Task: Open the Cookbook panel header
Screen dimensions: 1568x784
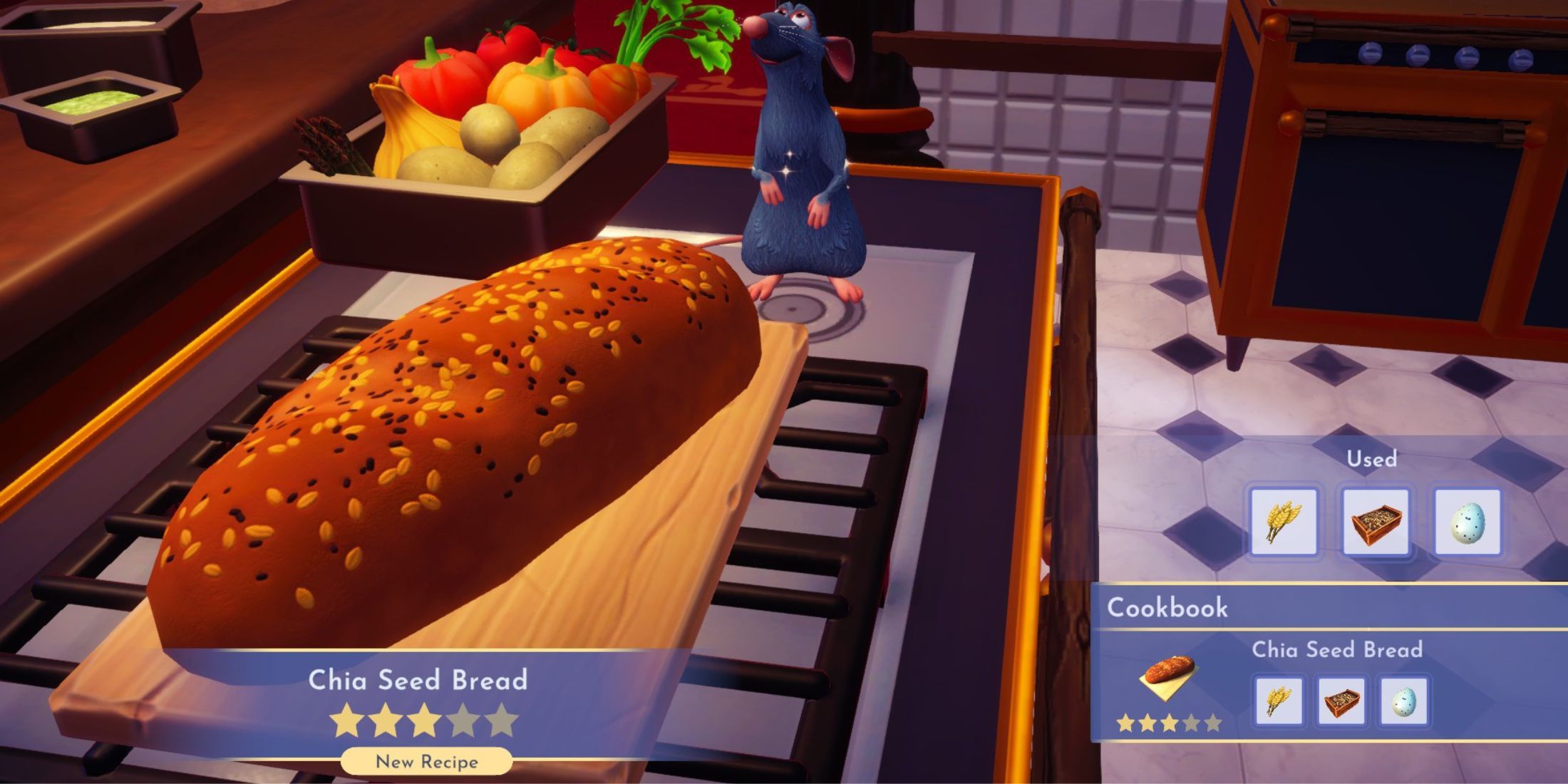Action: pyautogui.click(x=1167, y=608)
